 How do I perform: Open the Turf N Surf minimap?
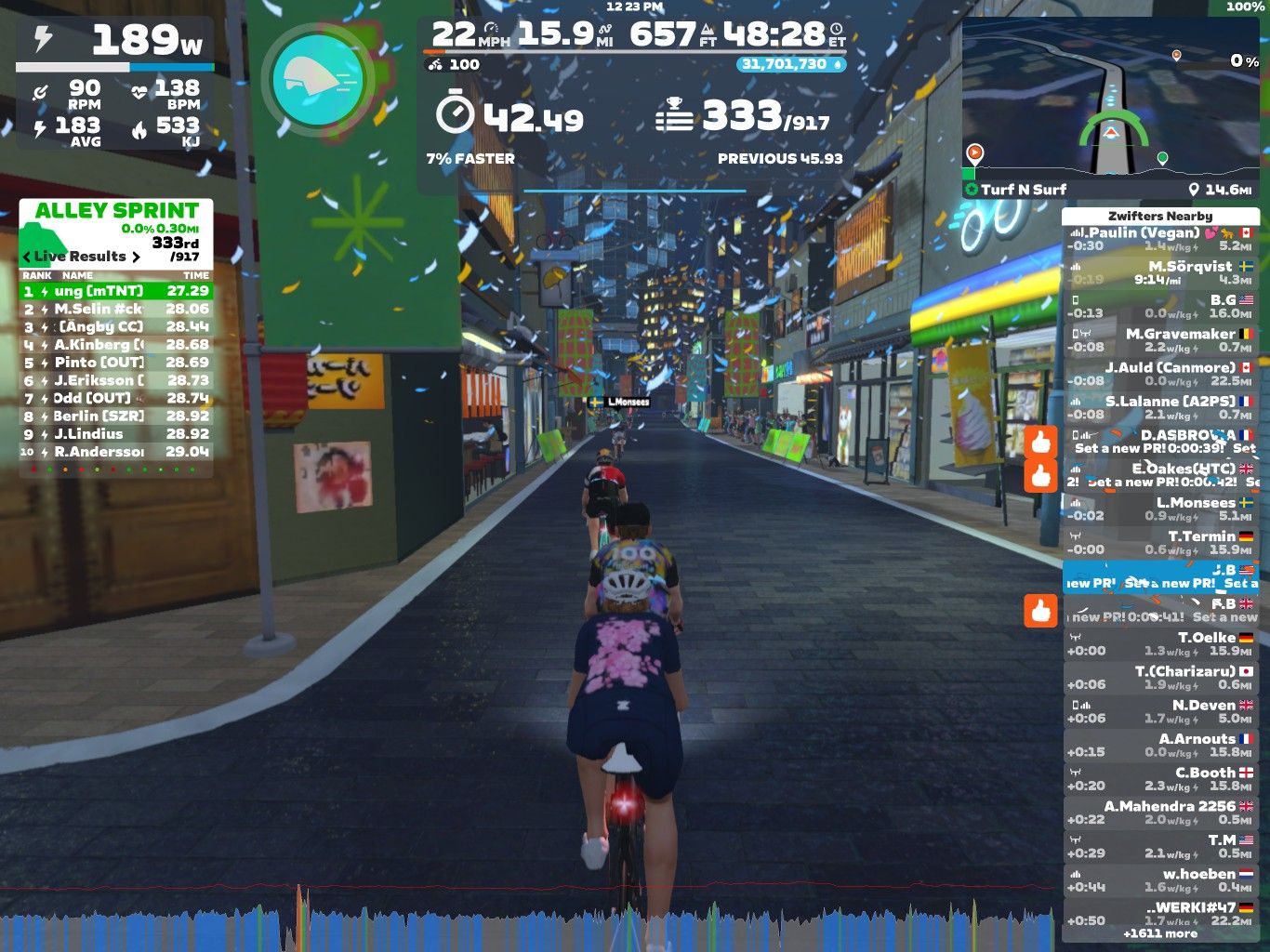[x=1110, y=108]
